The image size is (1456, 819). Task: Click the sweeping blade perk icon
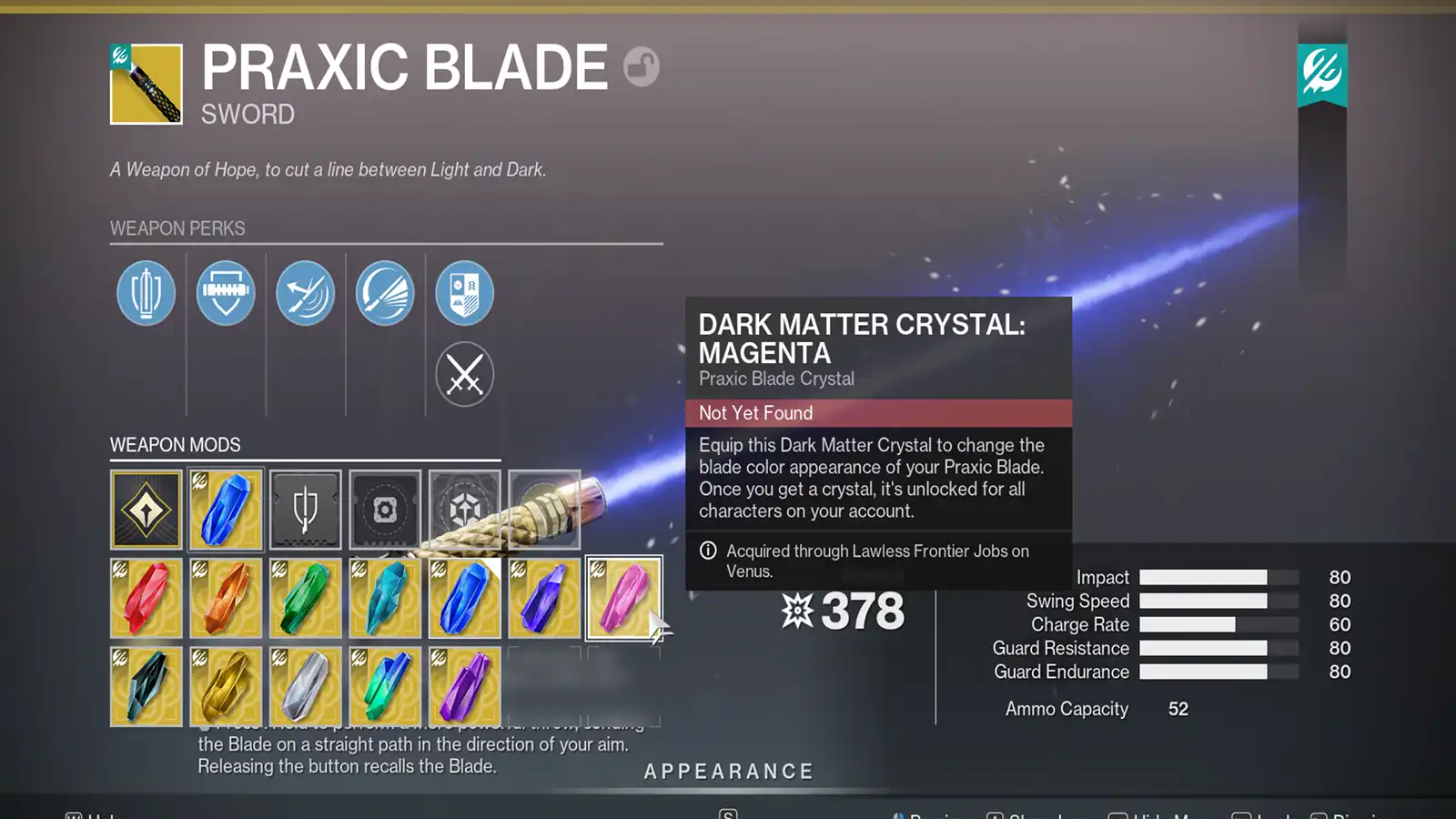tap(384, 293)
